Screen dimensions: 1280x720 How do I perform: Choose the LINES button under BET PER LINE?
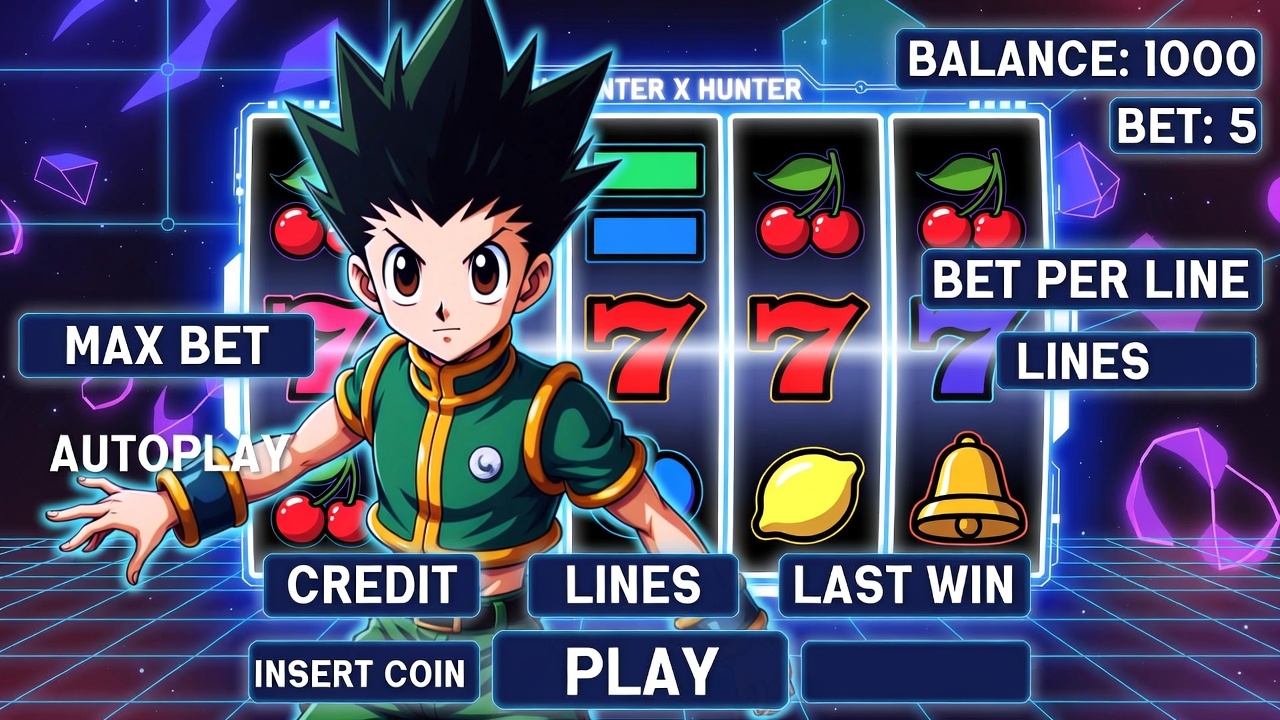point(1125,361)
